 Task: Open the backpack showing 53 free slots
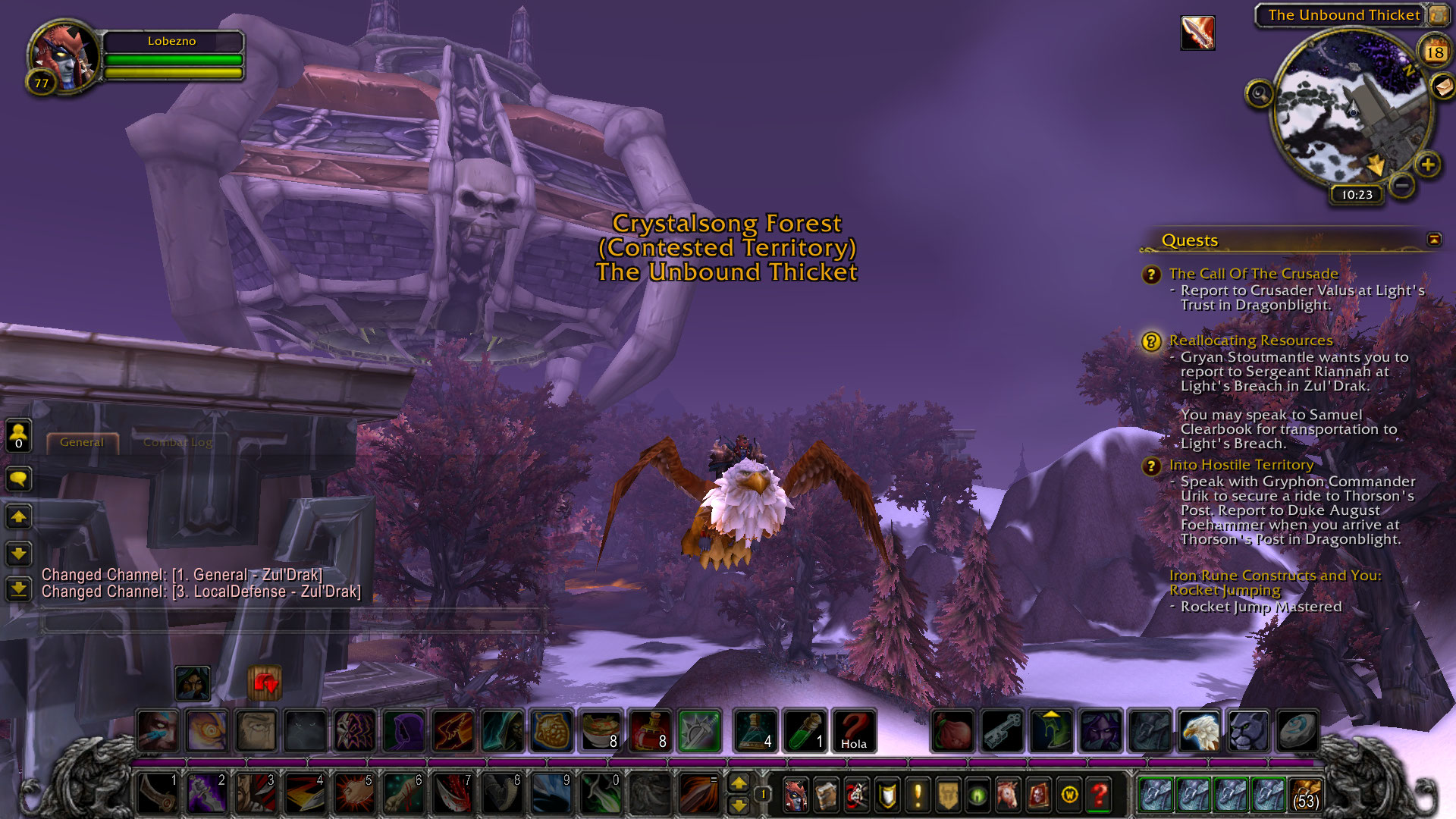point(1305,795)
